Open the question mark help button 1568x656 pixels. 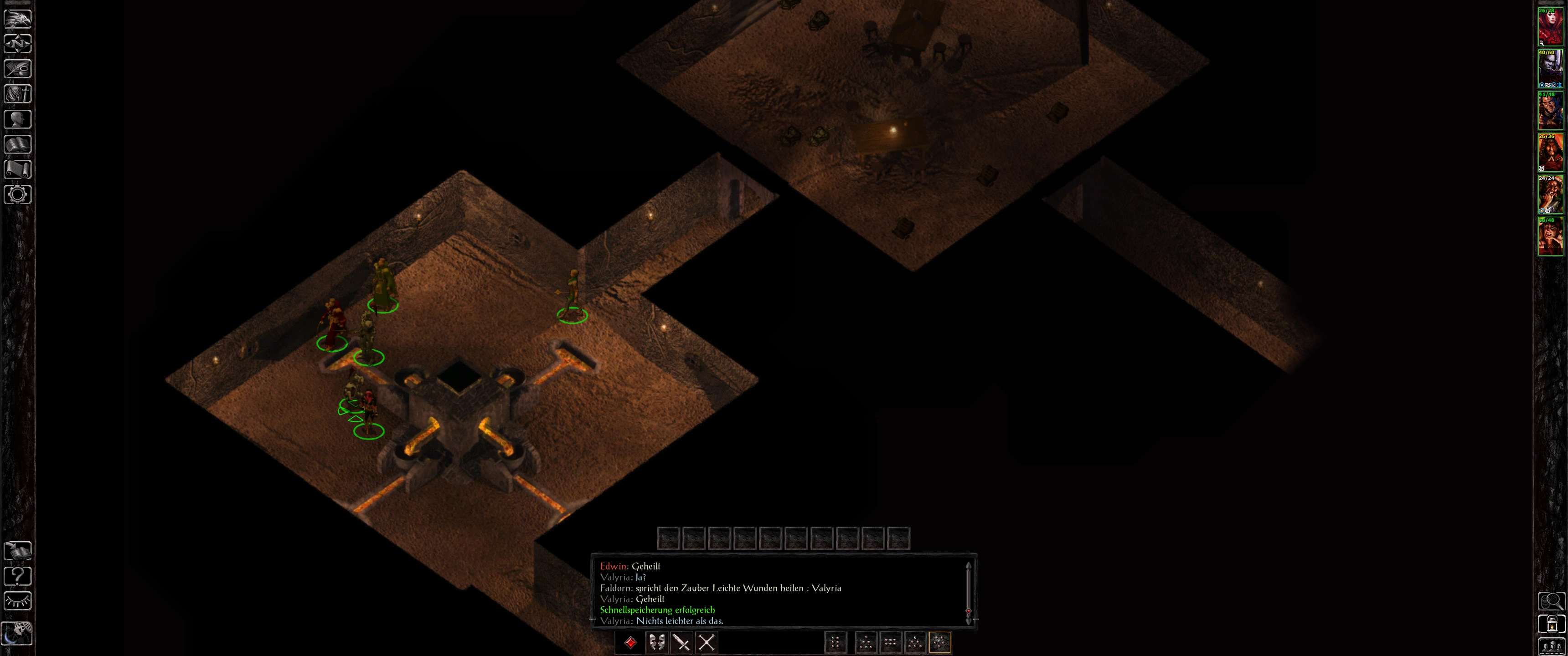coord(18,576)
